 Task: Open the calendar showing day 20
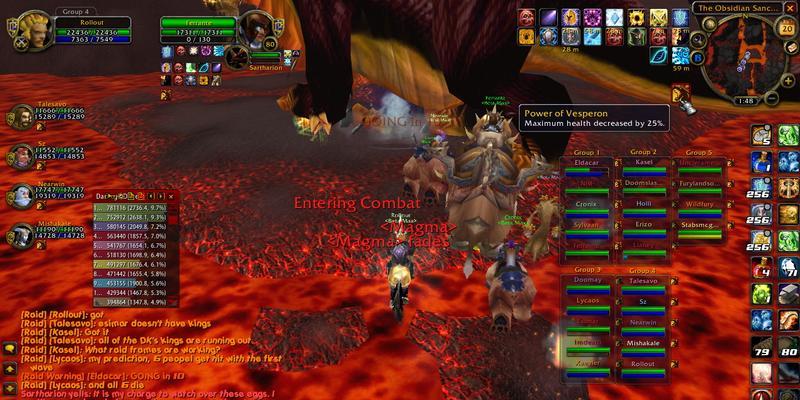point(786,27)
